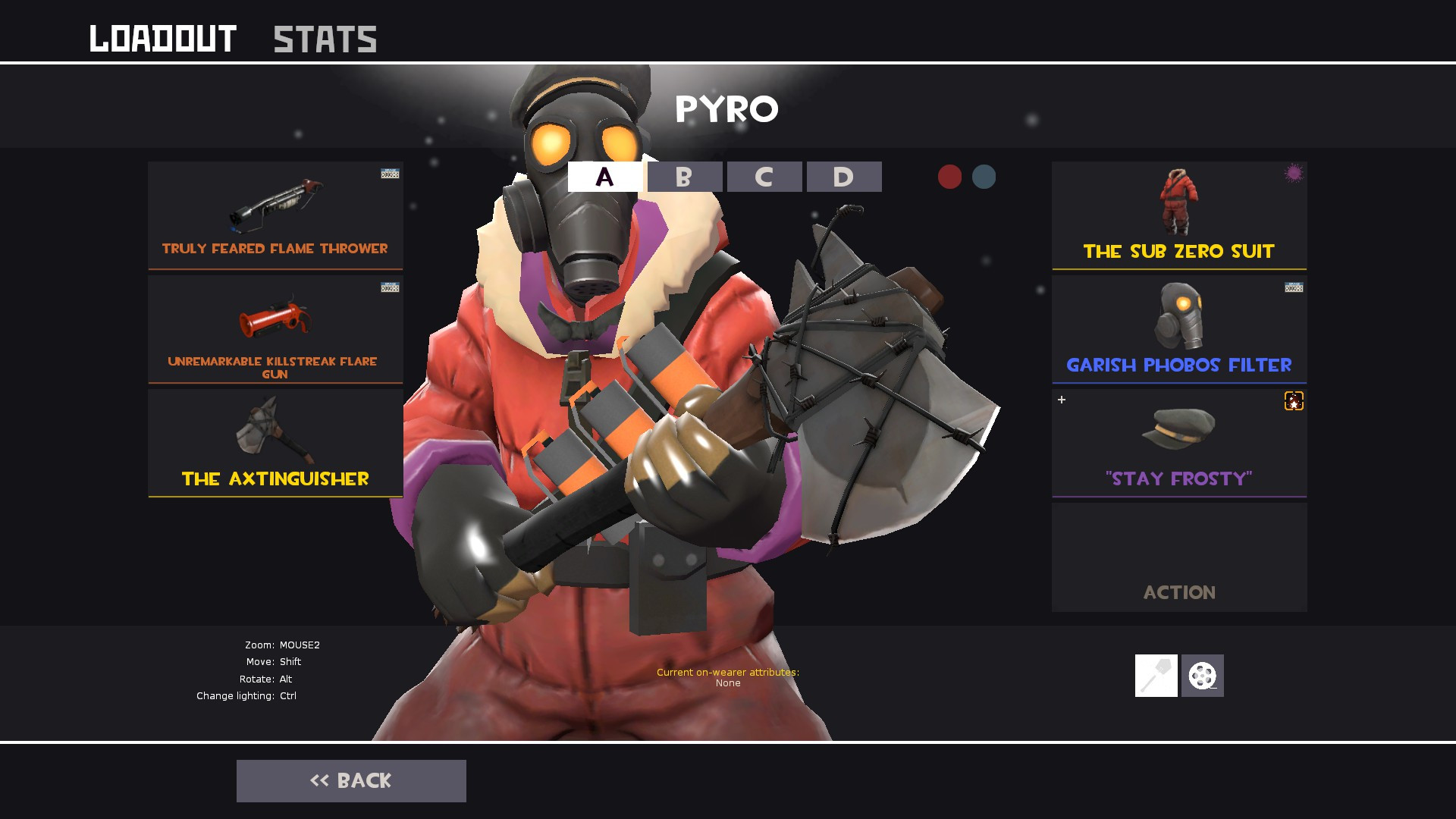Open the empty ACTION item slot
1456x819 pixels.
1178,557
